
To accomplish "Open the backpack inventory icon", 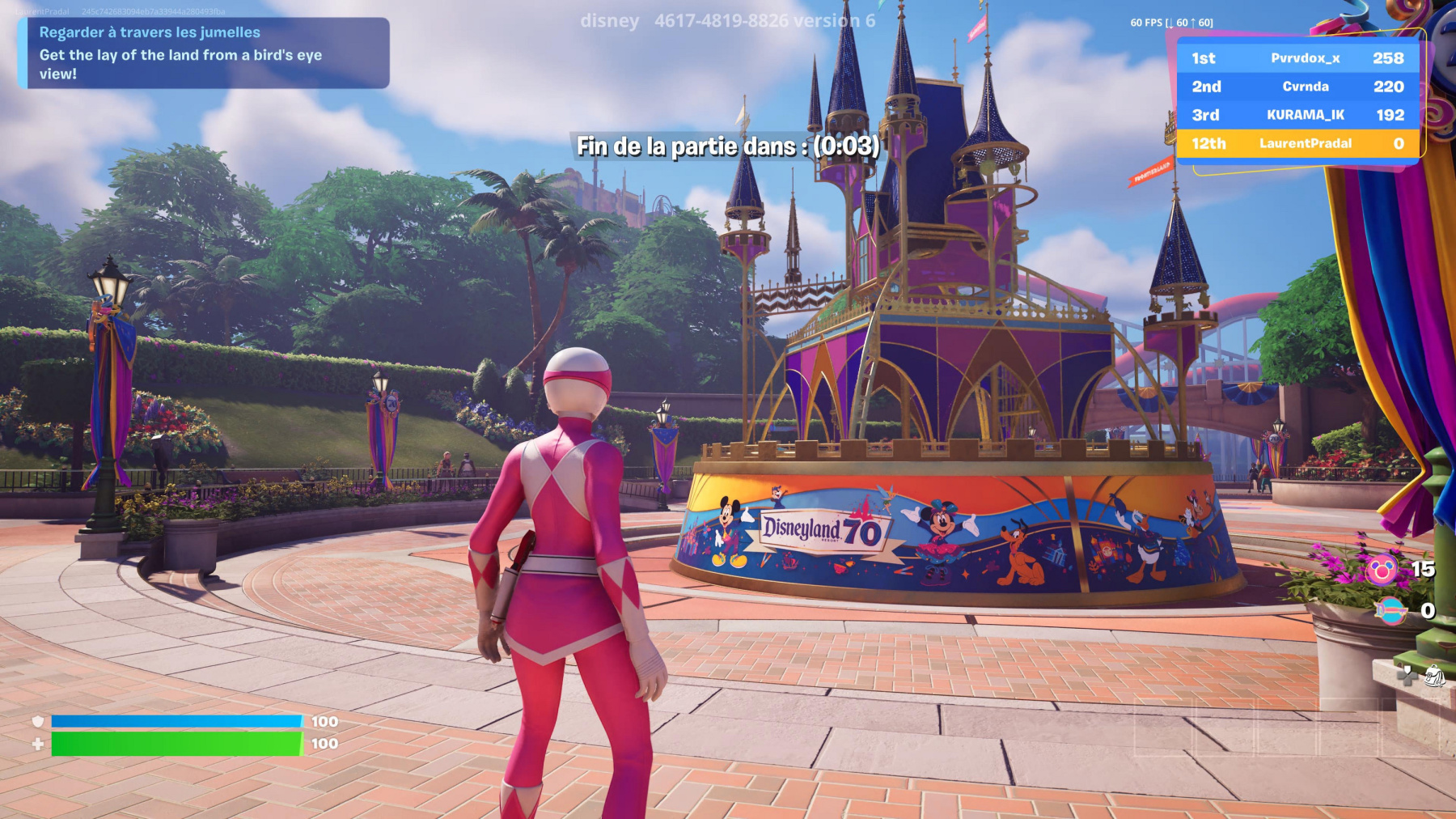I will point(1434,676).
